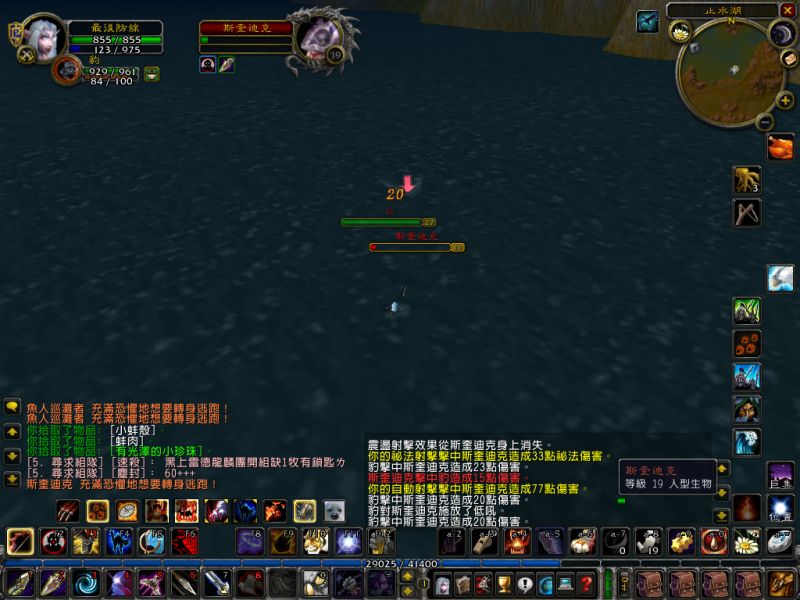Close the minimap with the red X

tap(787, 10)
